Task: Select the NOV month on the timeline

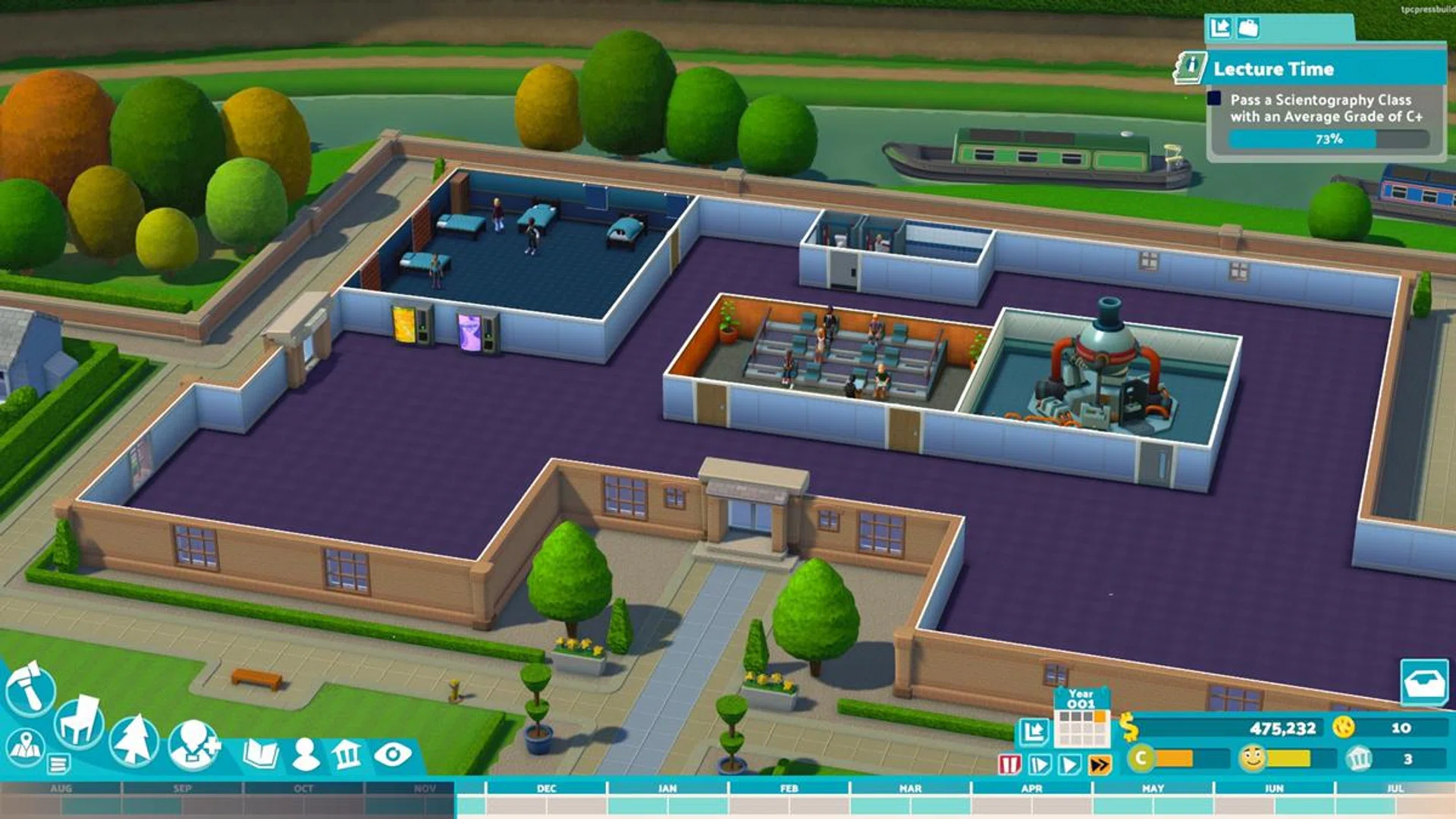Action: [x=425, y=787]
